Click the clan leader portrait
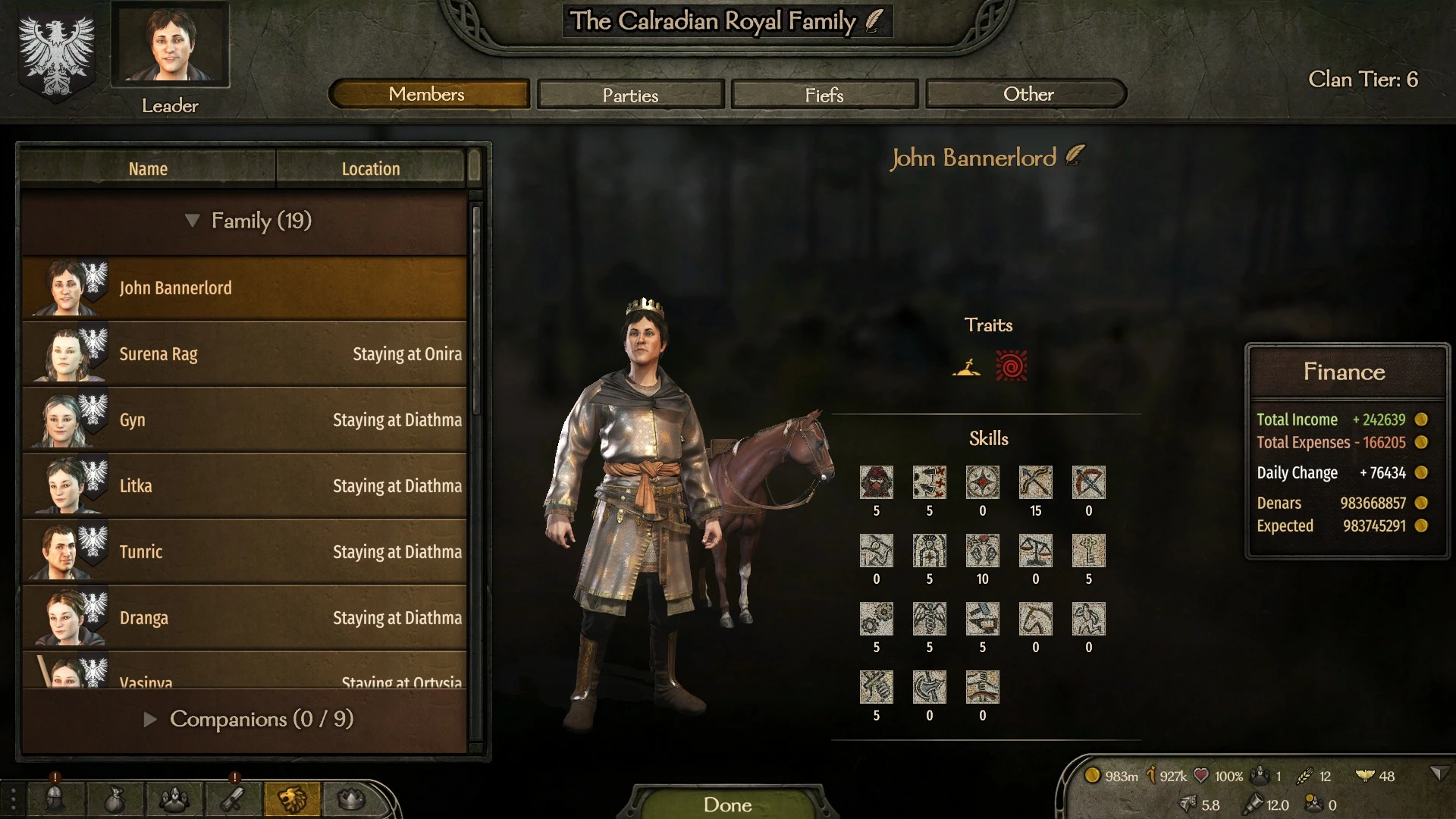This screenshot has height=819, width=1456. pyautogui.click(x=170, y=43)
